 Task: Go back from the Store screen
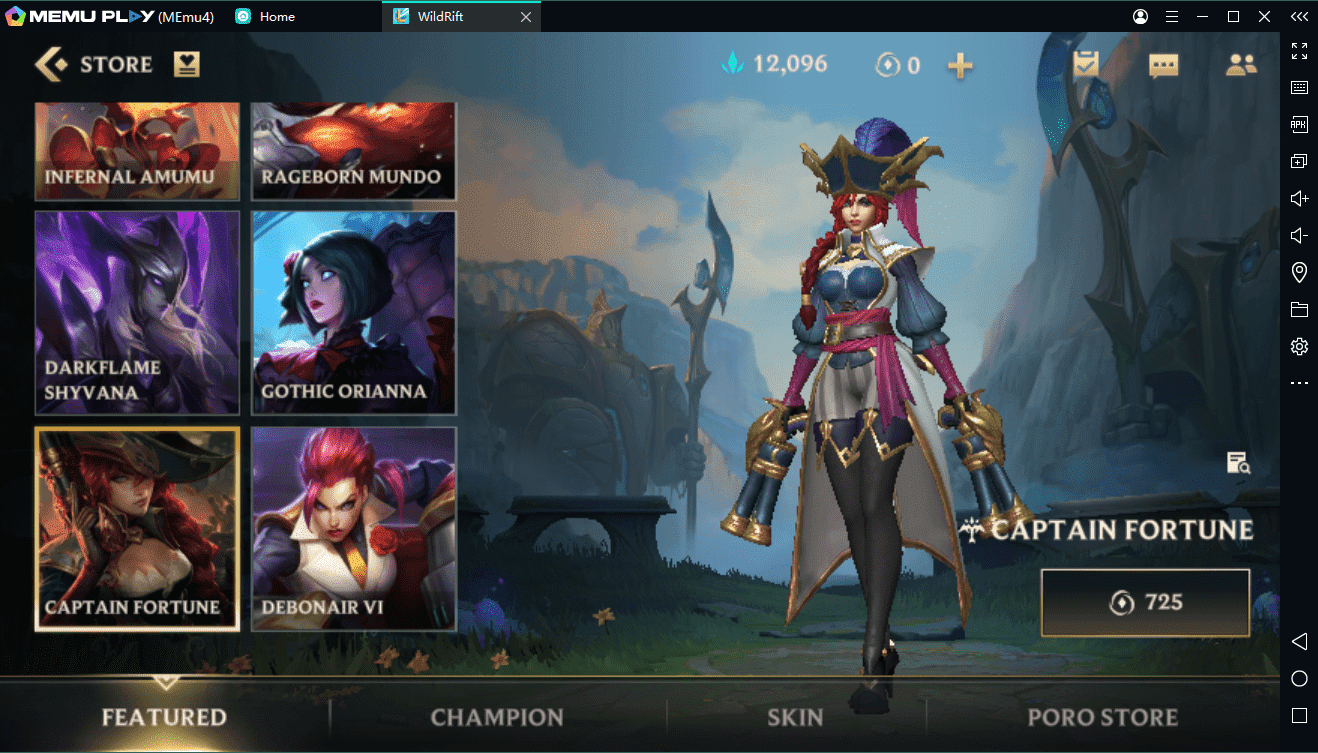coord(50,65)
